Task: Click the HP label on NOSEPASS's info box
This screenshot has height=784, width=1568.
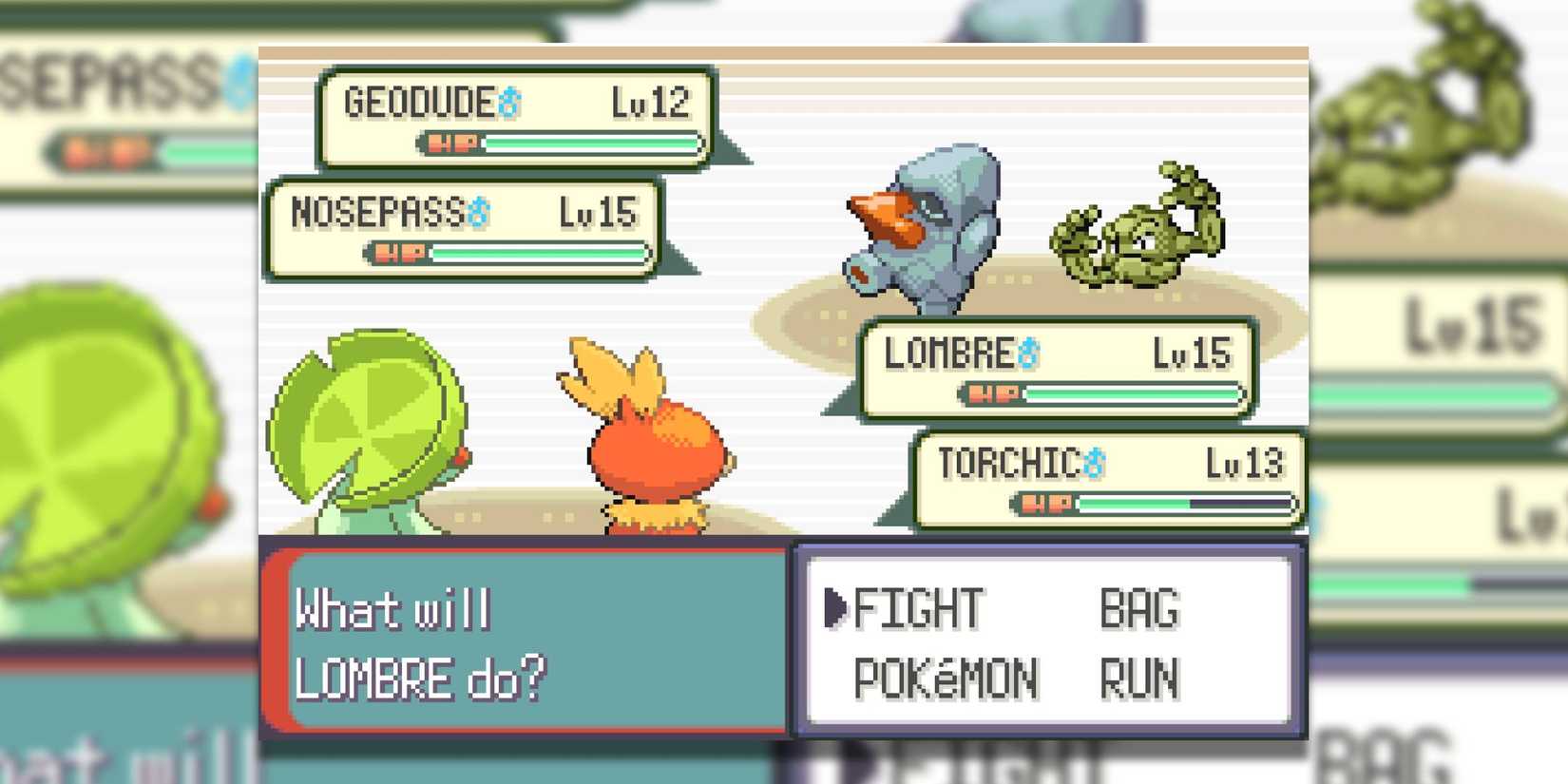Action: click(x=396, y=253)
